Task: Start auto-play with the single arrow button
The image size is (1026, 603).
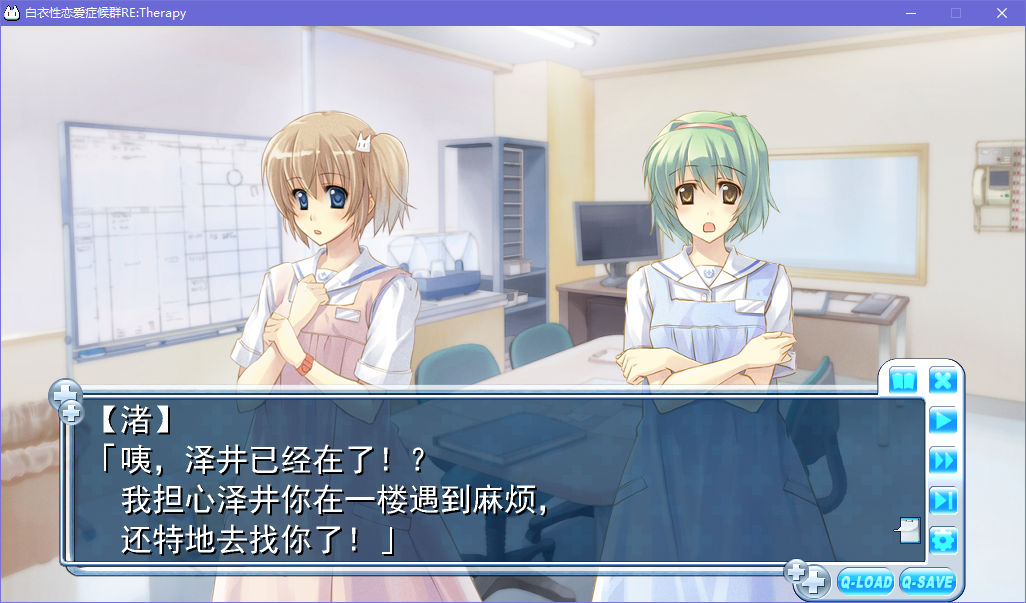Action: coord(943,420)
